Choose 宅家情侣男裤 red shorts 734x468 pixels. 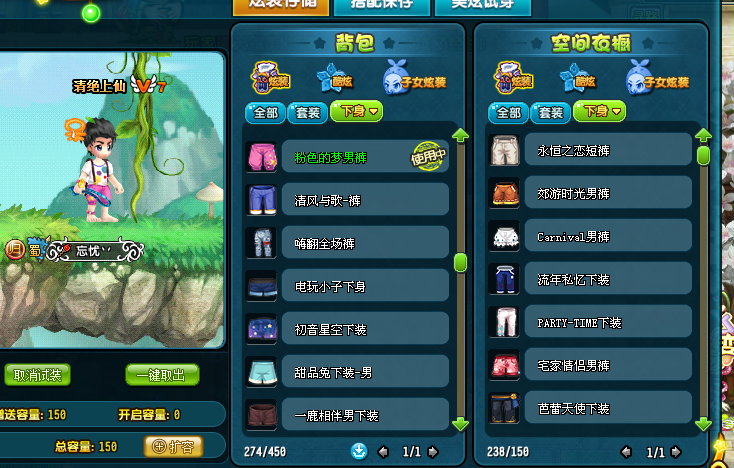[590, 365]
